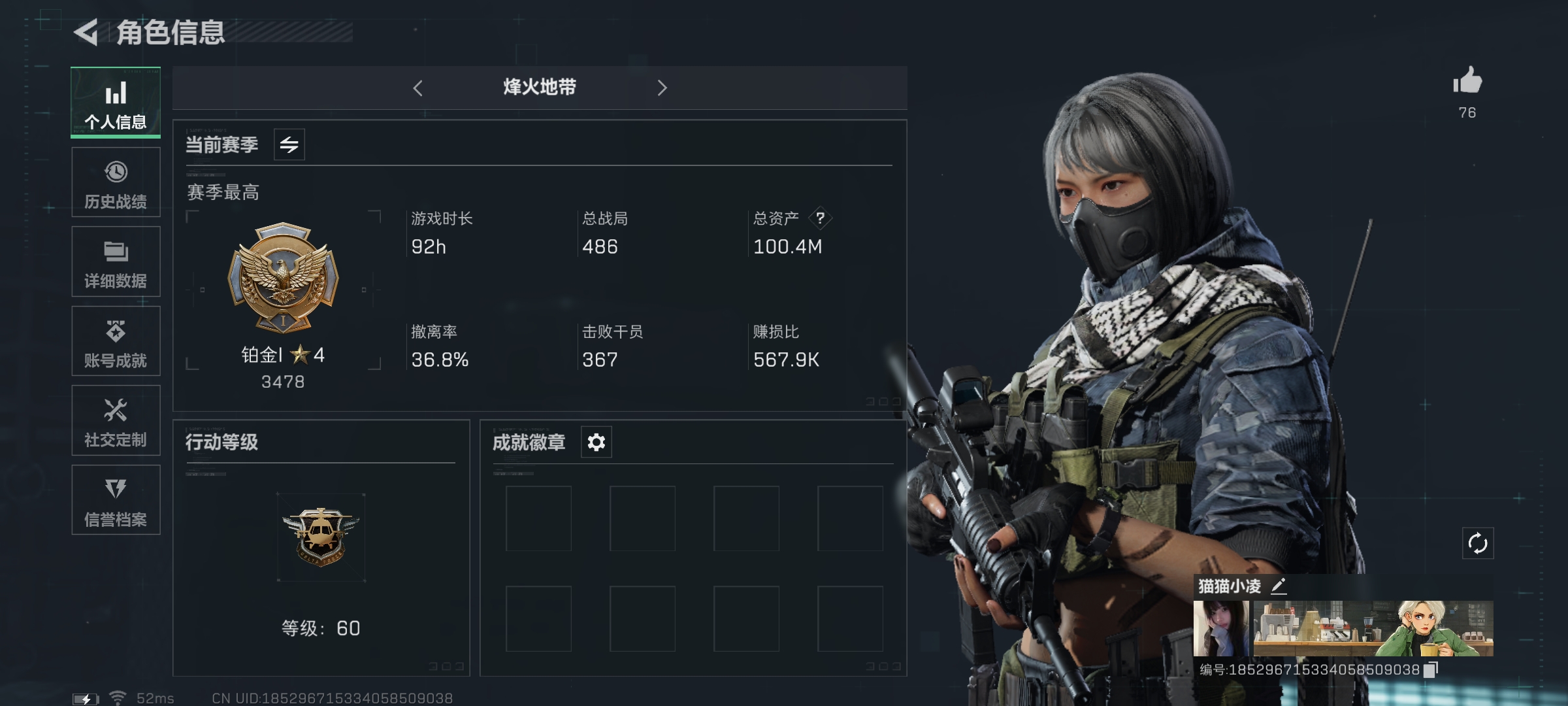Click the thumbs-up like icon
Image resolution: width=1568 pixels, height=706 pixels.
point(1467,82)
